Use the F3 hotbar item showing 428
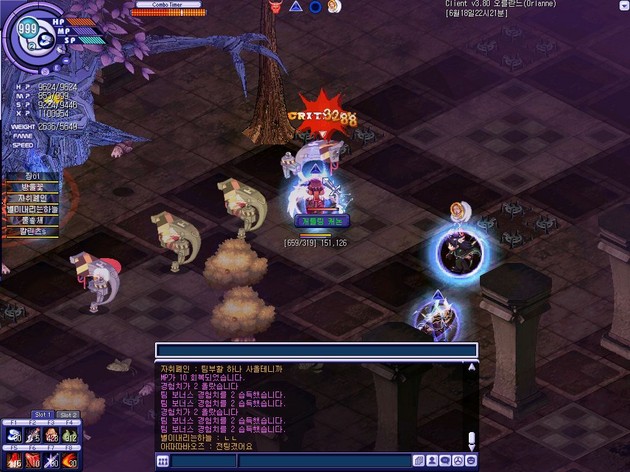This screenshot has height=472, width=630. coord(50,433)
